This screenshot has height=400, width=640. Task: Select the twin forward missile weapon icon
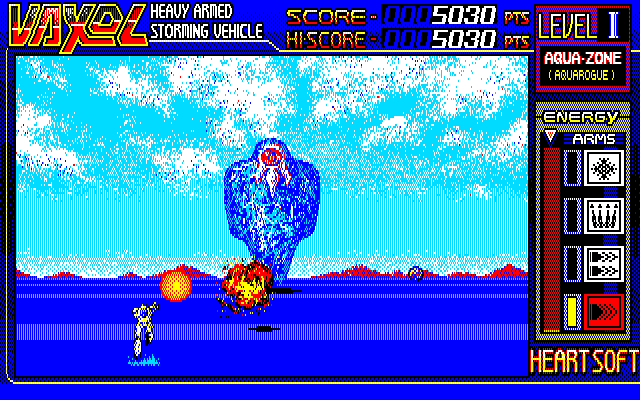tap(603, 263)
